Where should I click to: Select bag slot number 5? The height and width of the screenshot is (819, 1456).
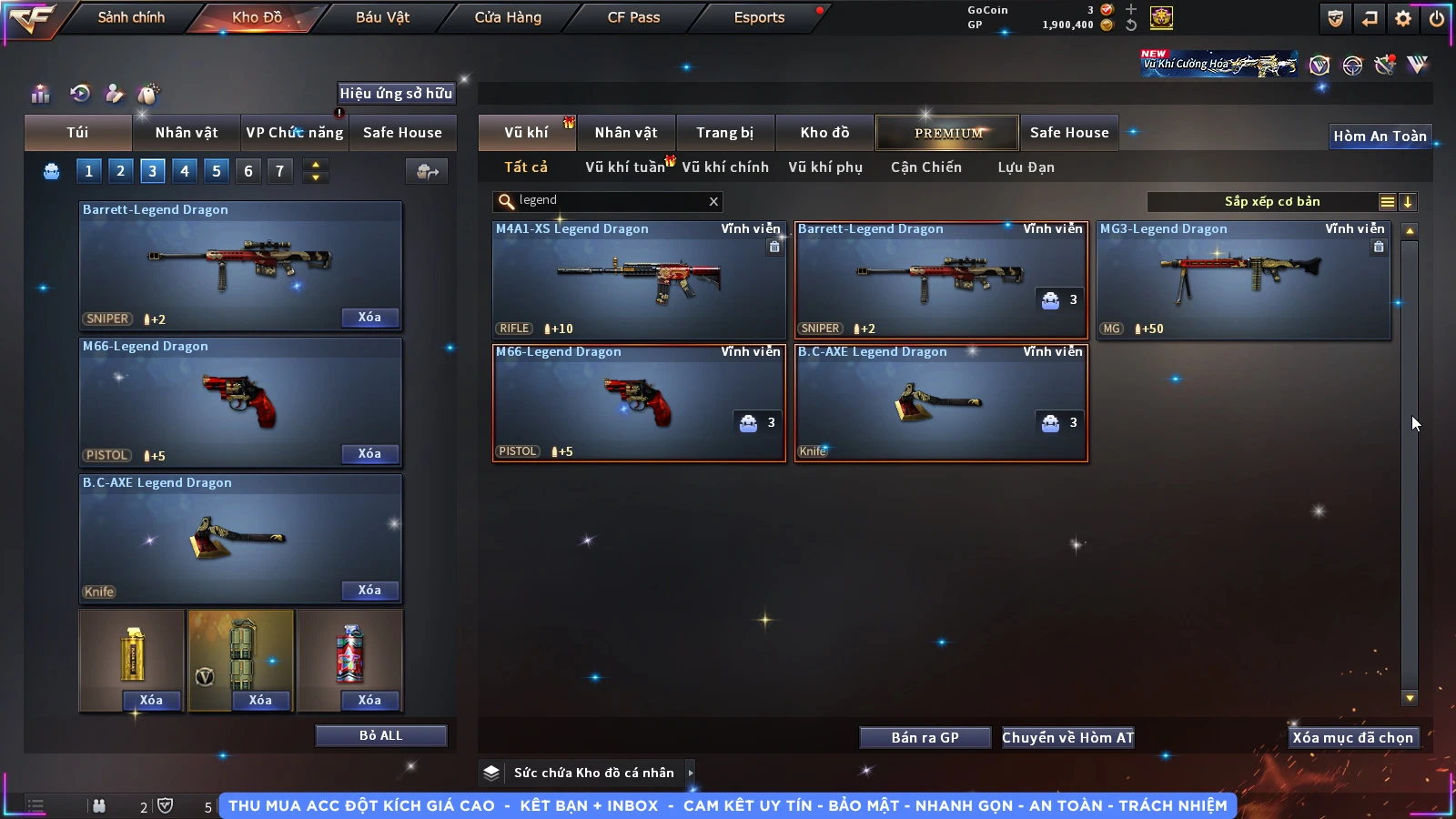217,170
